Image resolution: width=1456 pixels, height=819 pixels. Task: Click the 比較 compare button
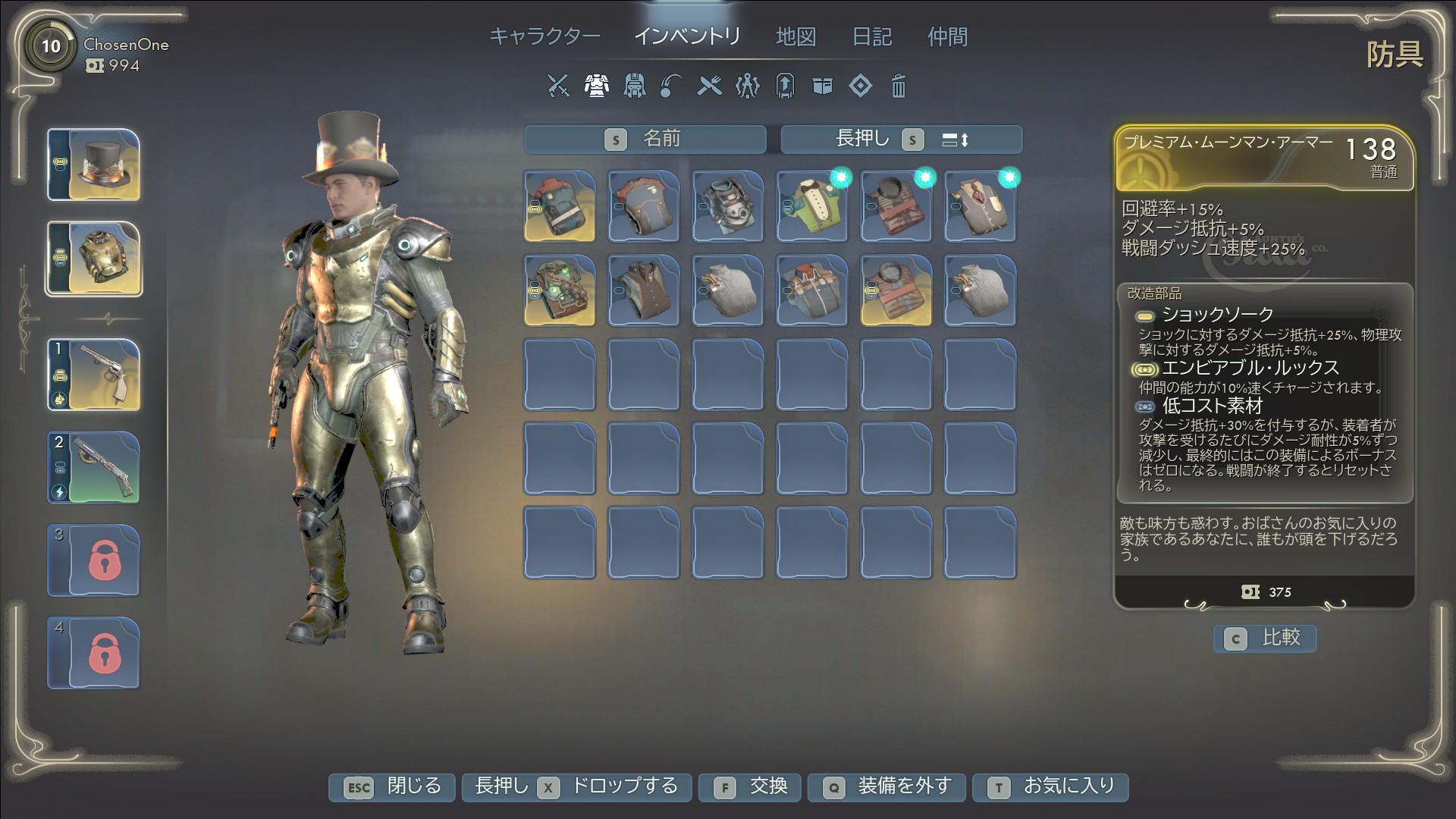pos(1265,639)
